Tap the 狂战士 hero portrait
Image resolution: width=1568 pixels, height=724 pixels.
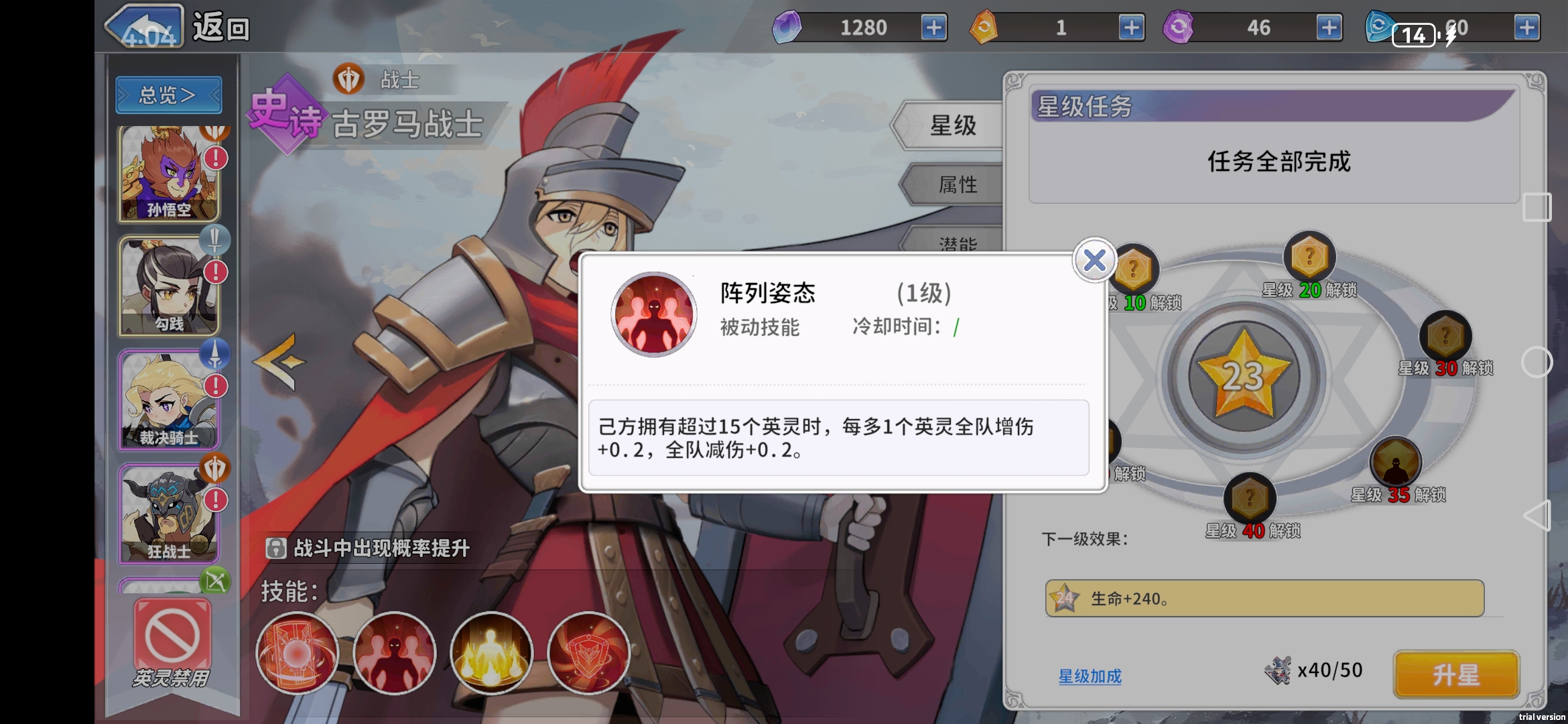coord(168,513)
